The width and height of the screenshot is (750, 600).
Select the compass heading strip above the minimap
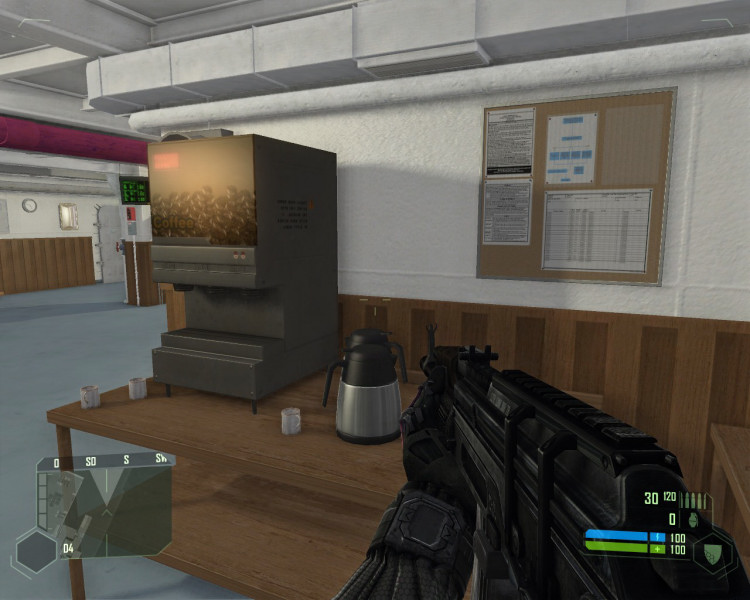pos(104,461)
